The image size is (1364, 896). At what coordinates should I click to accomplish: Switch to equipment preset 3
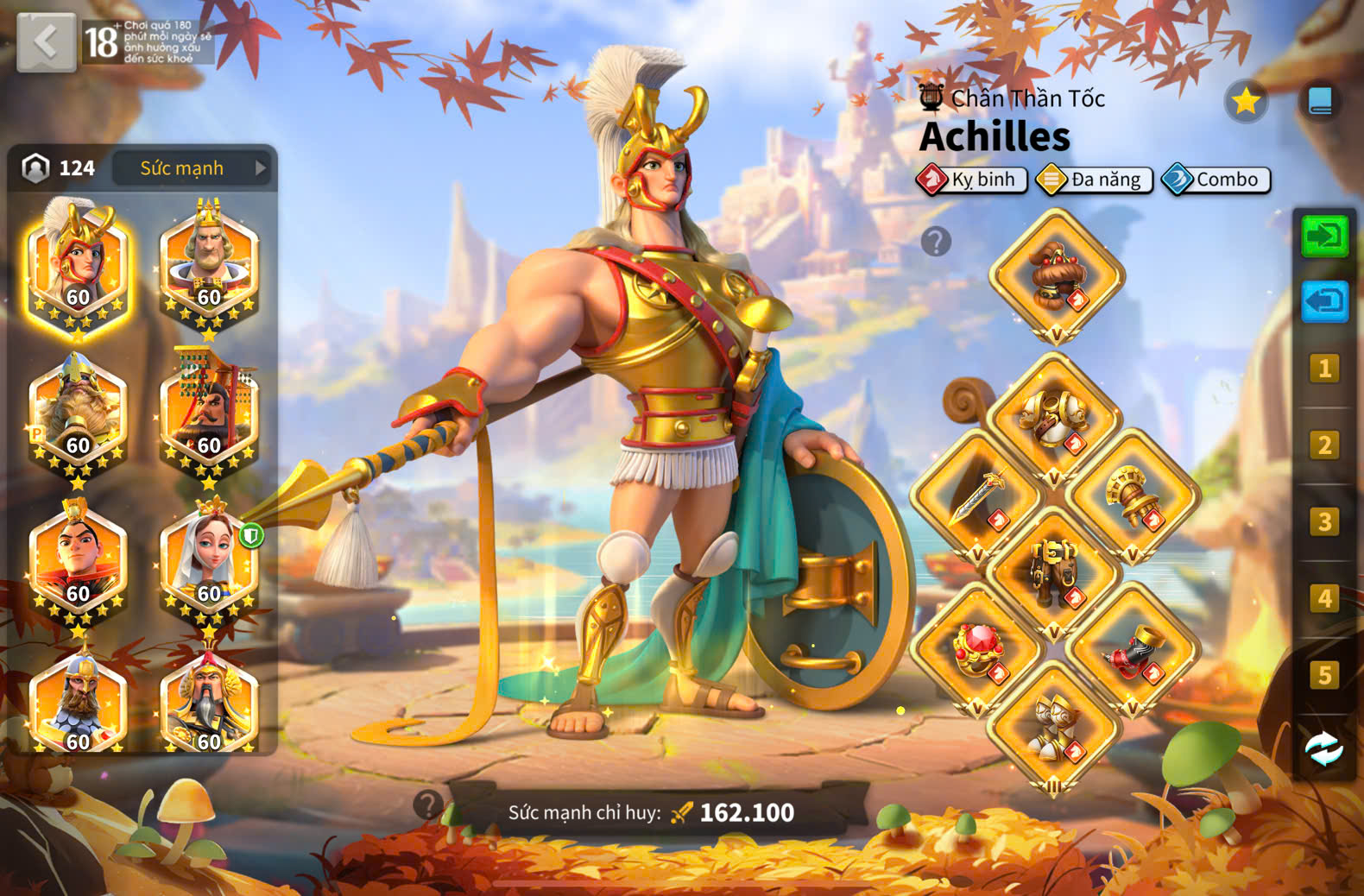pos(1324,521)
